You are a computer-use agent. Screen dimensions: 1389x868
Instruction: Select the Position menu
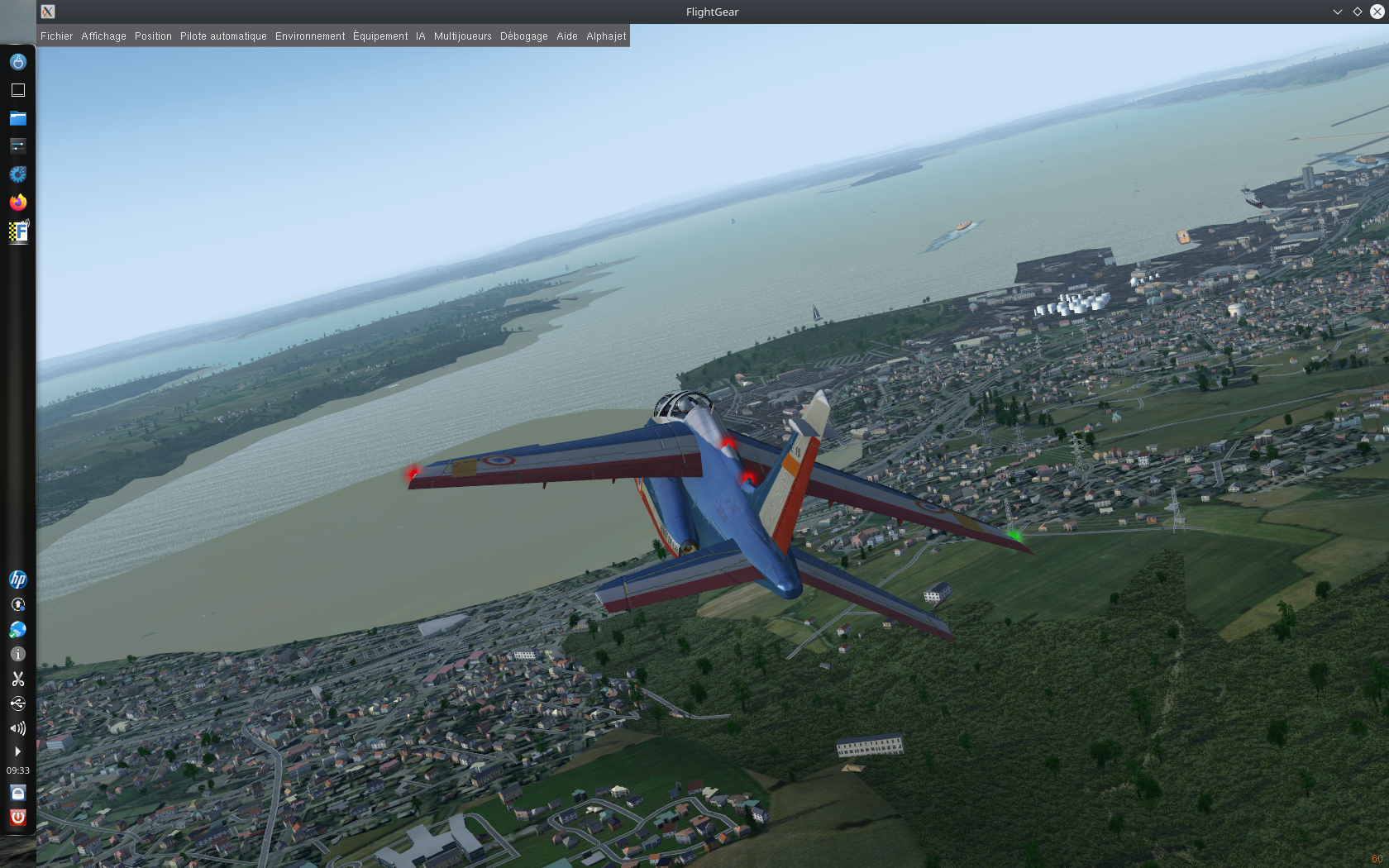click(x=153, y=36)
